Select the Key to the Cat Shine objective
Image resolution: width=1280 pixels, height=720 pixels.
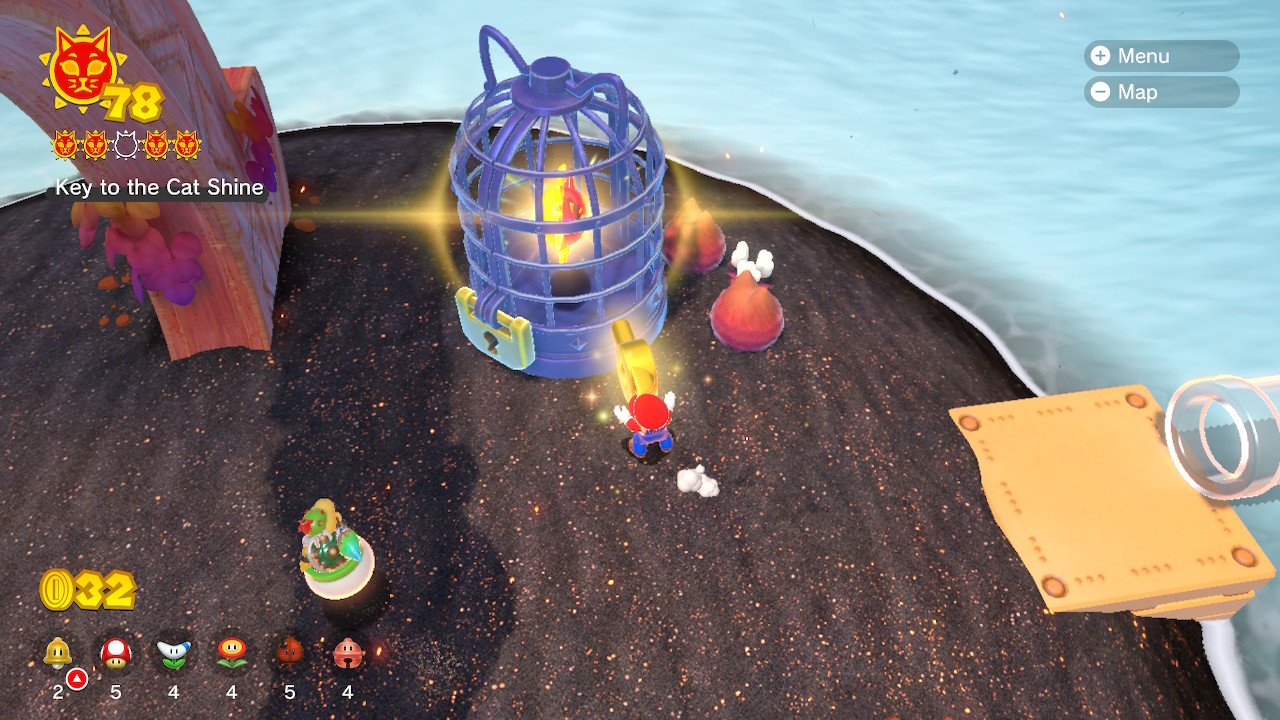159,187
